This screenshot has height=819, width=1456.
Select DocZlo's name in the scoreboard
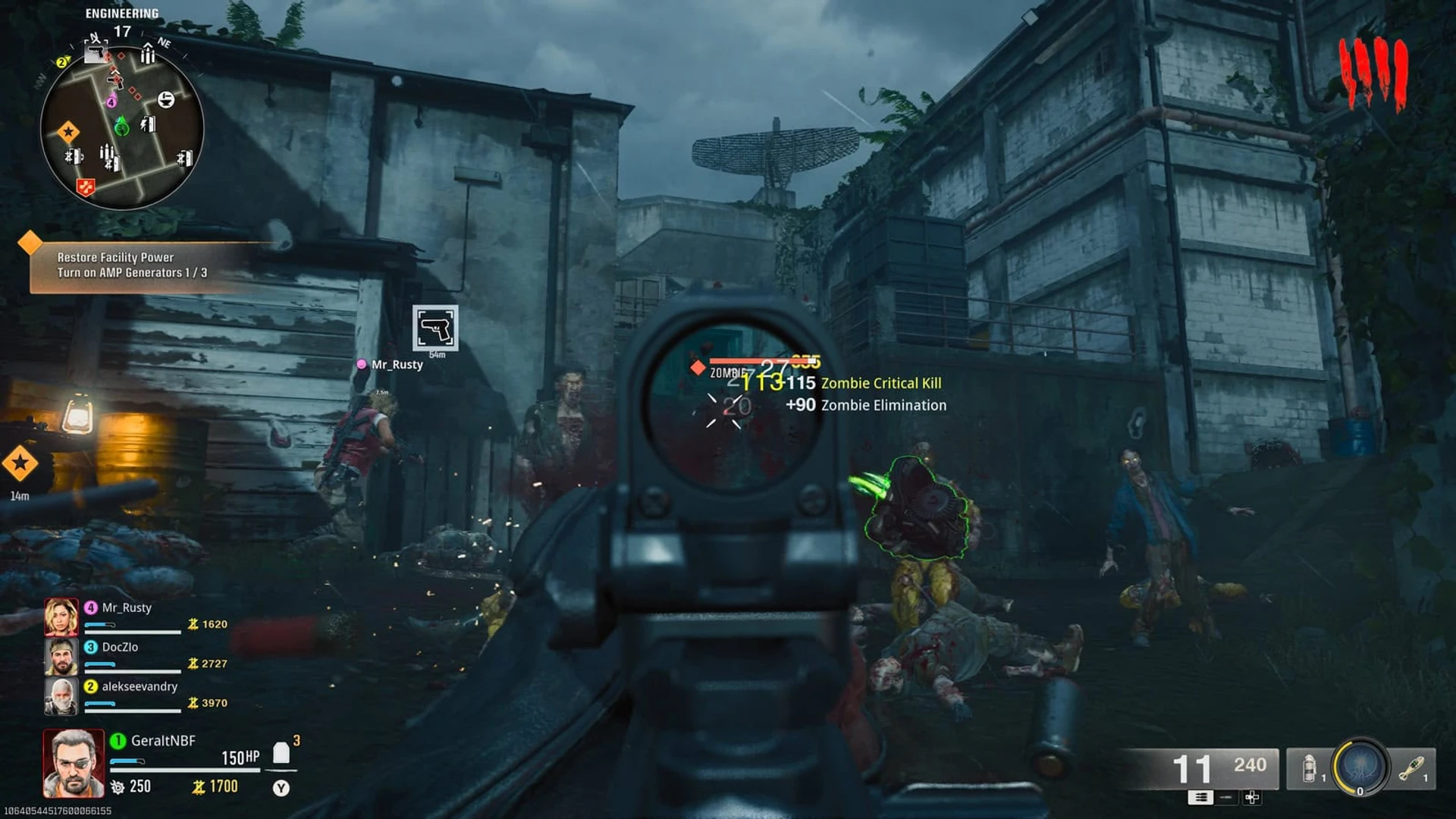[121, 648]
